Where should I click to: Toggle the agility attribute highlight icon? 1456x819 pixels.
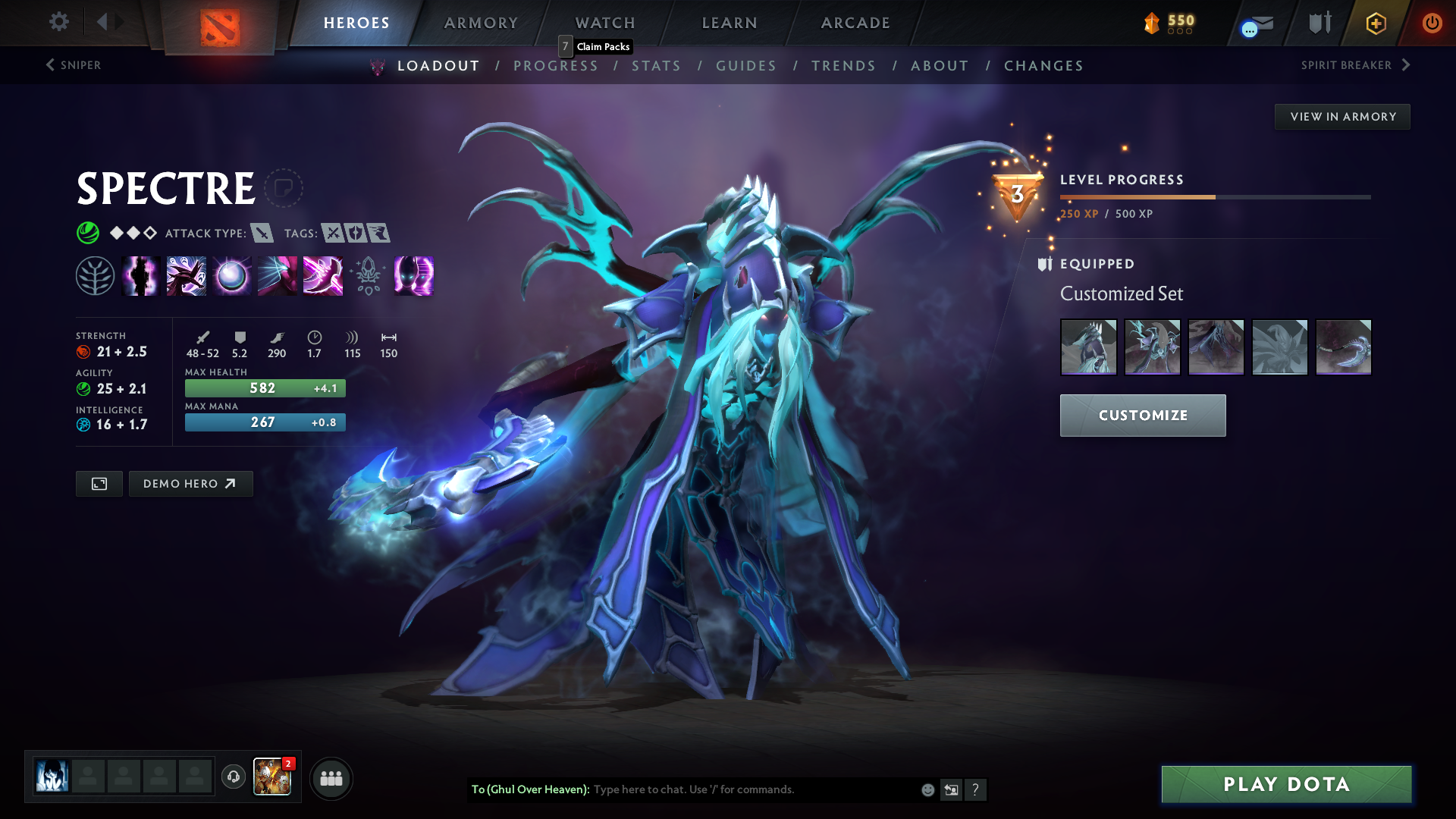83,388
